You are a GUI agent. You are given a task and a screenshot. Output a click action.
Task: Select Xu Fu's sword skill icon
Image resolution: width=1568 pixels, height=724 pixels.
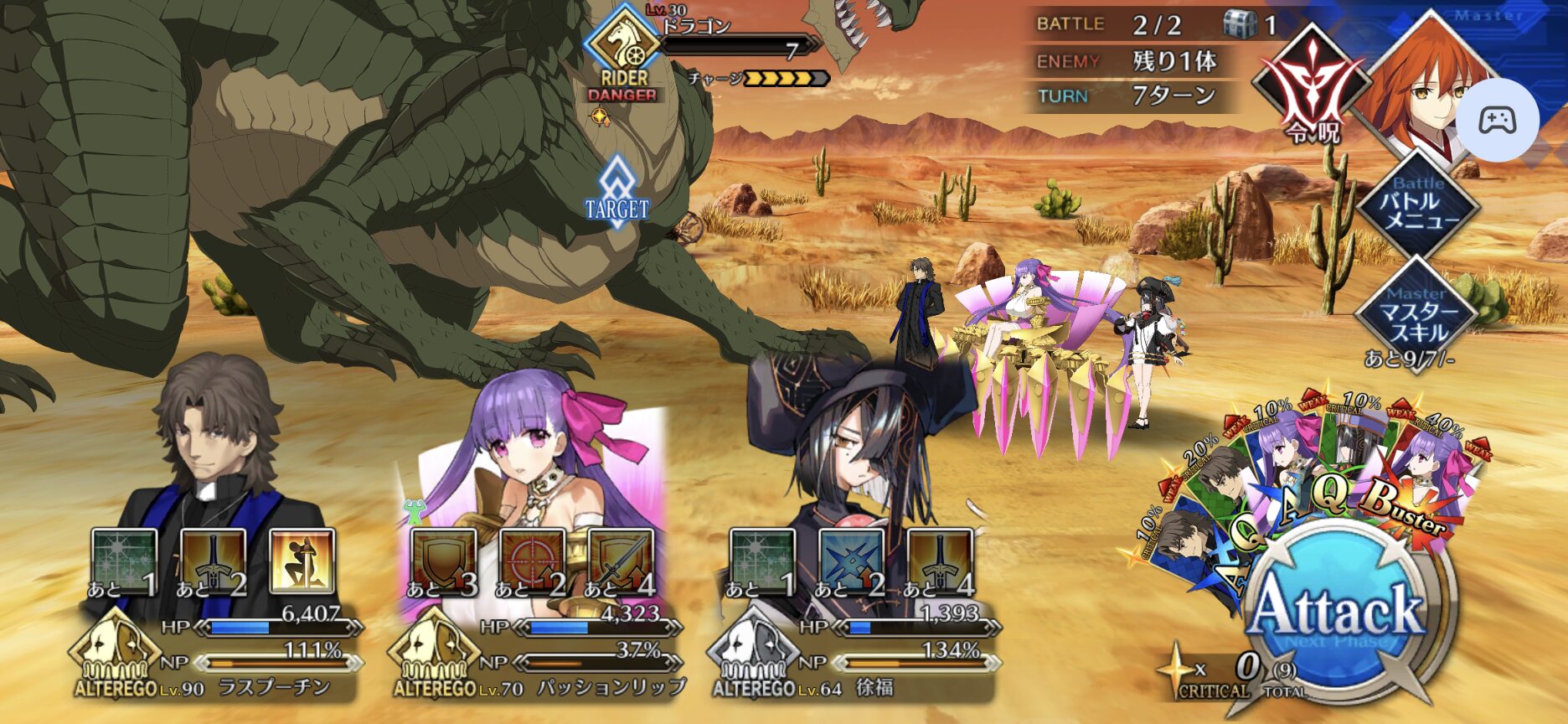(x=940, y=560)
